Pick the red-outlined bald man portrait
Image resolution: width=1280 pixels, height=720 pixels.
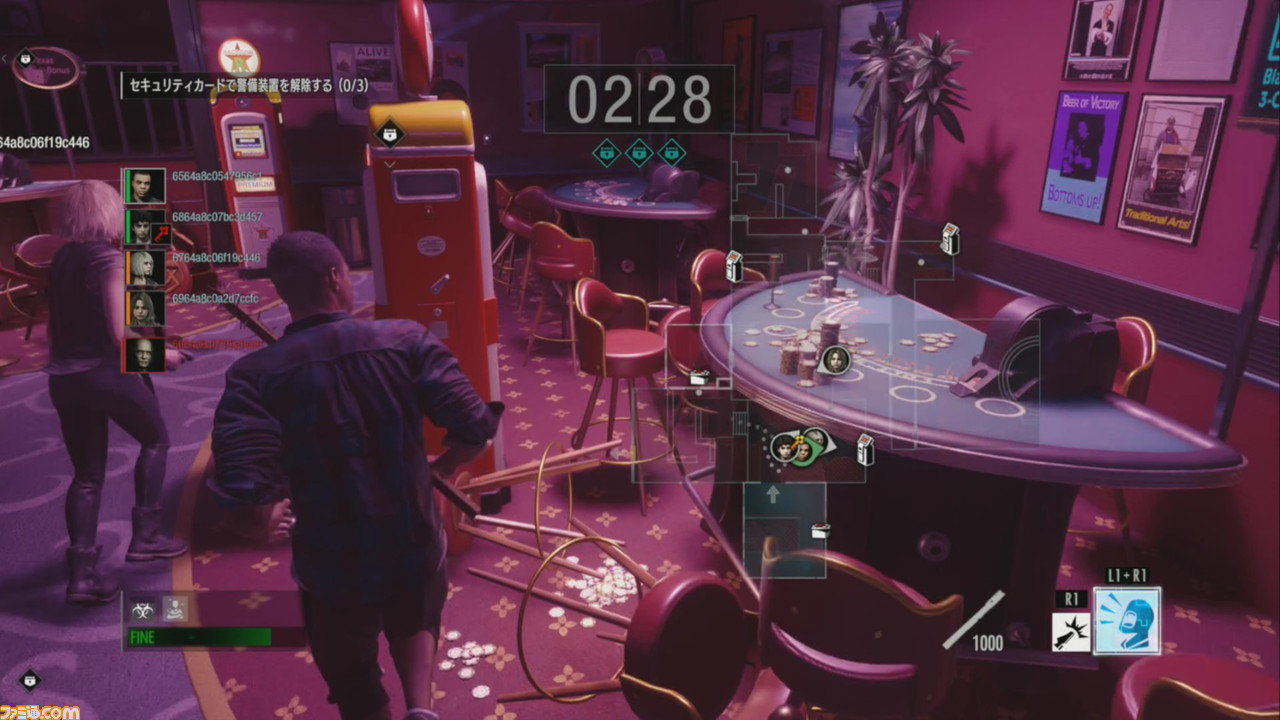tap(142, 353)
